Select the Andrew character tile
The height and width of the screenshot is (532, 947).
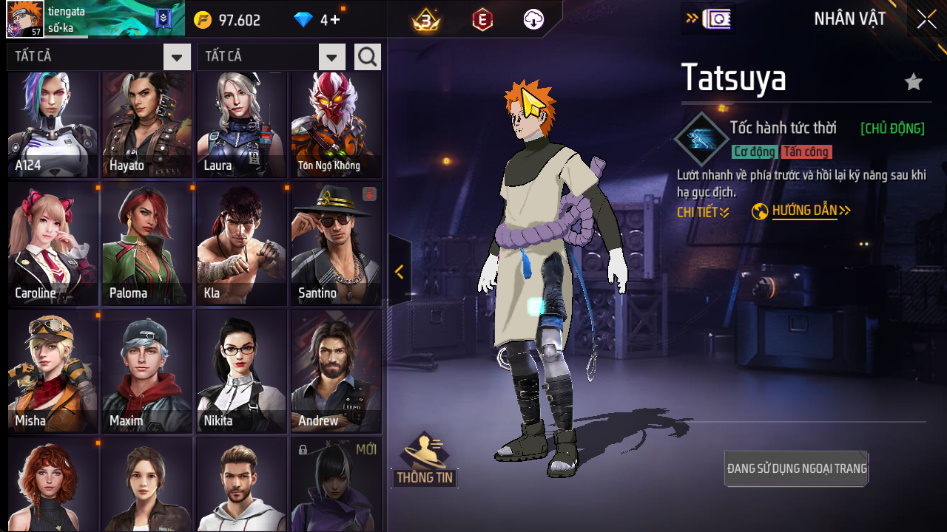(334, 371)
